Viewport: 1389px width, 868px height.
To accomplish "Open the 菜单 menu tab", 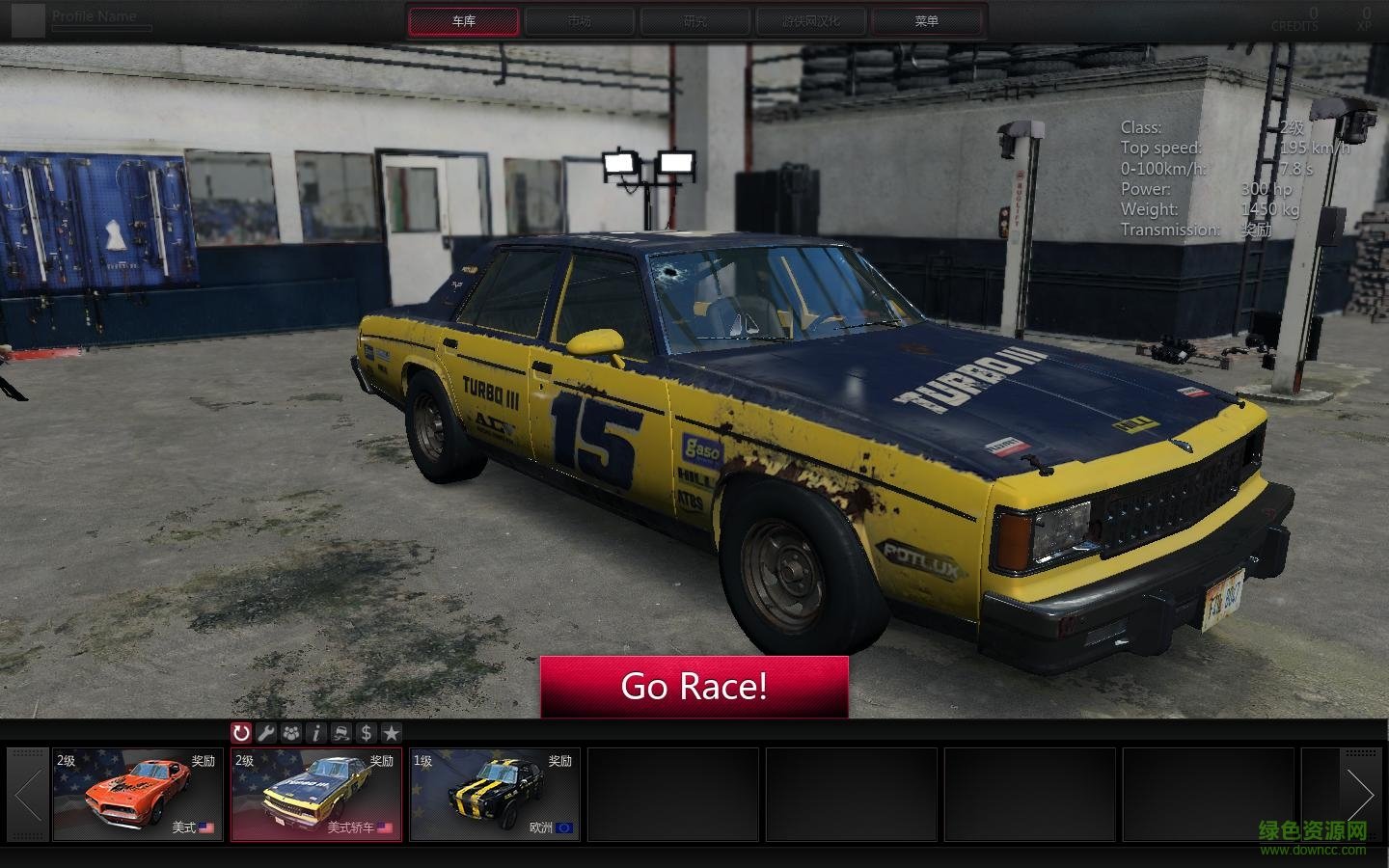I will point(927,21).
